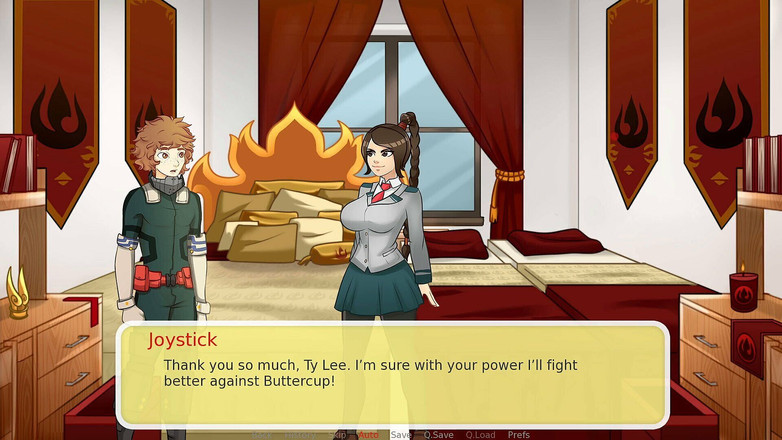Open the dialogue History log
The height and width of the screenshot is (440, 782).
[298, 435]
